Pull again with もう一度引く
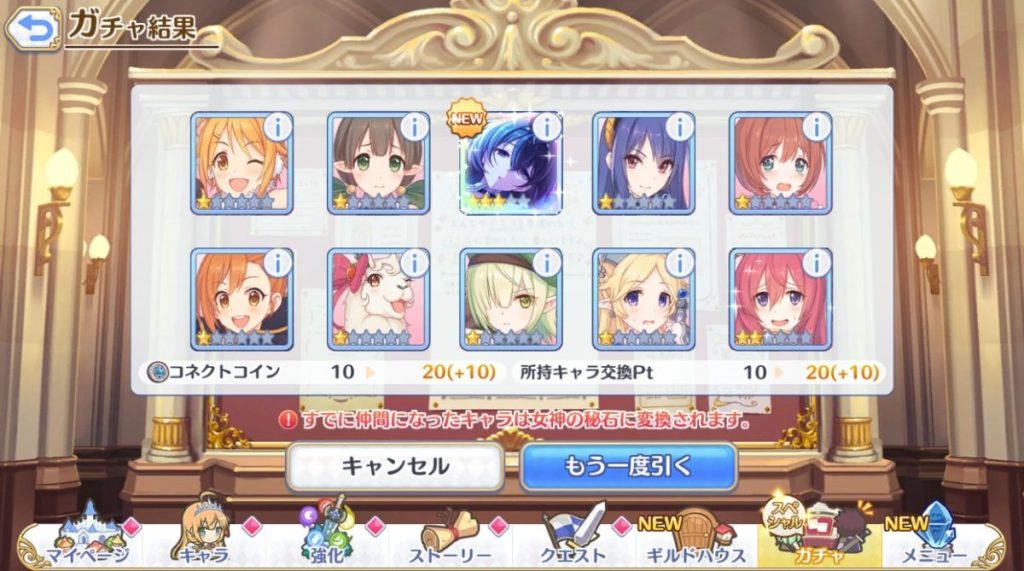Viewport: 1024px width, 571px height. tap(628, 466)
